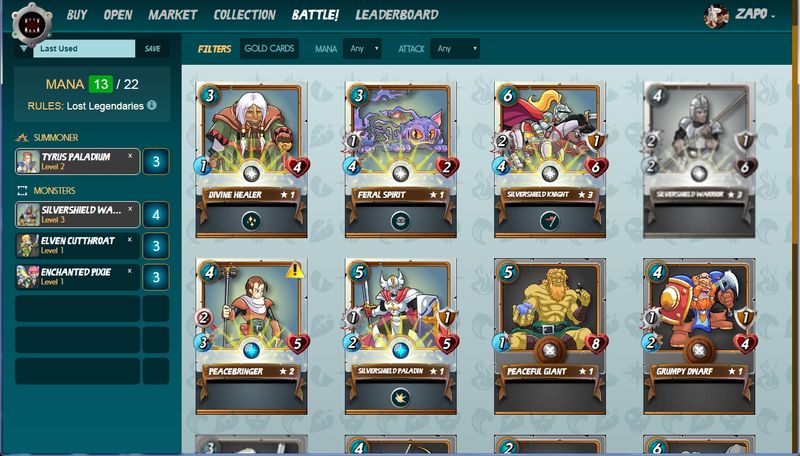Remove Elven Cutthroat from the team
This screenshot has height=456, width=800.
(x=130, y=241)
